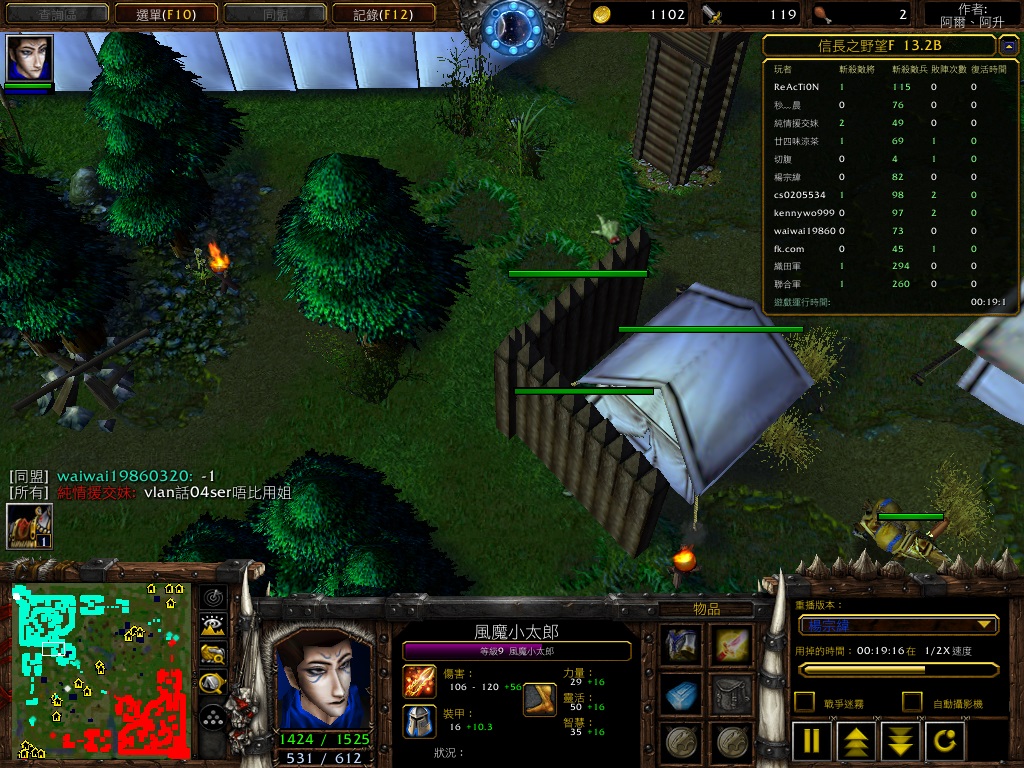1024x768 pixels.
Task: Select the gray backpack item in the inventory
Action: [731, 693]
